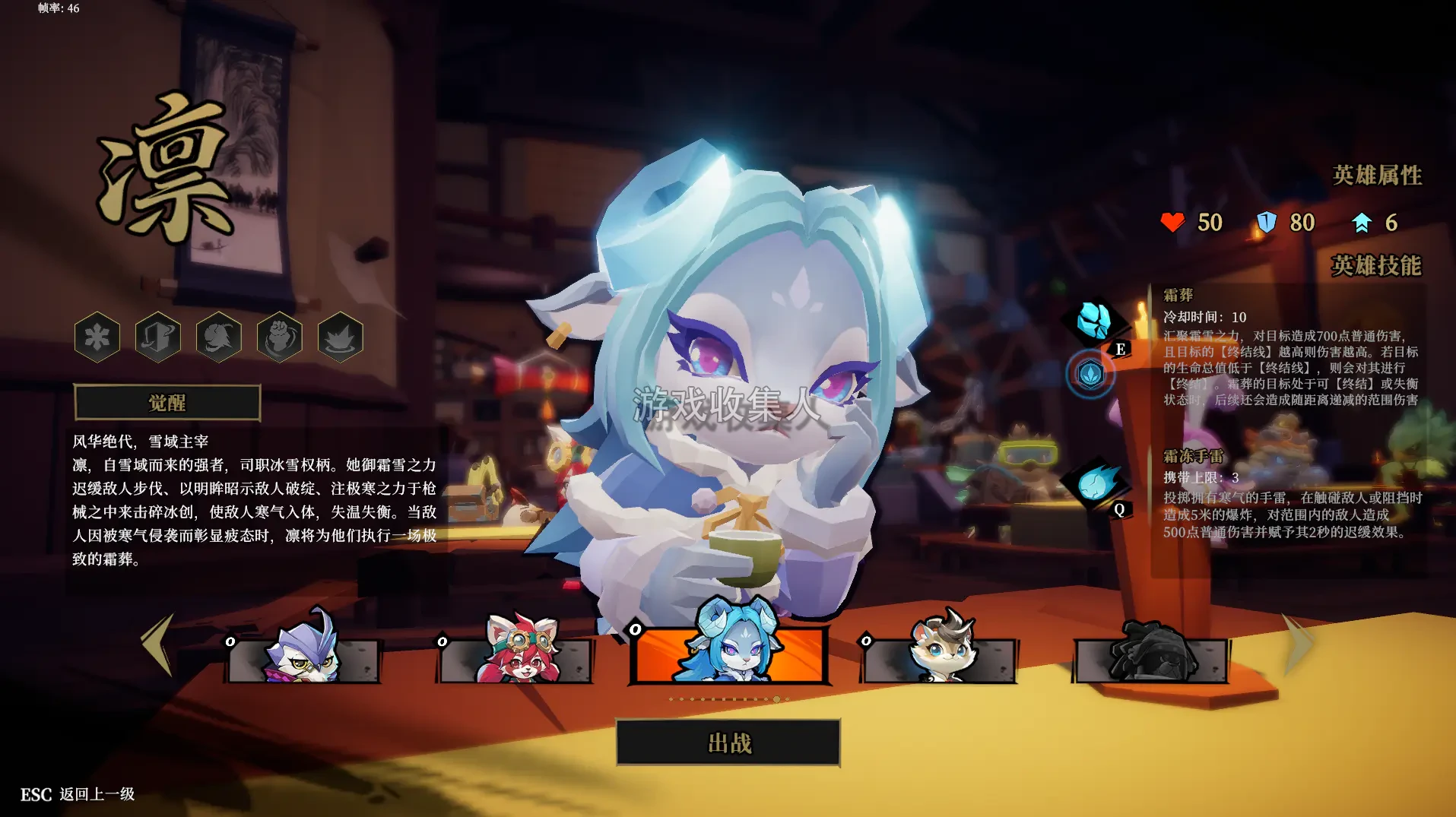The height and width of the screenshot is (817, 1456).
Task: Select the beast head trait icon
Action: [x=218, y=337]
